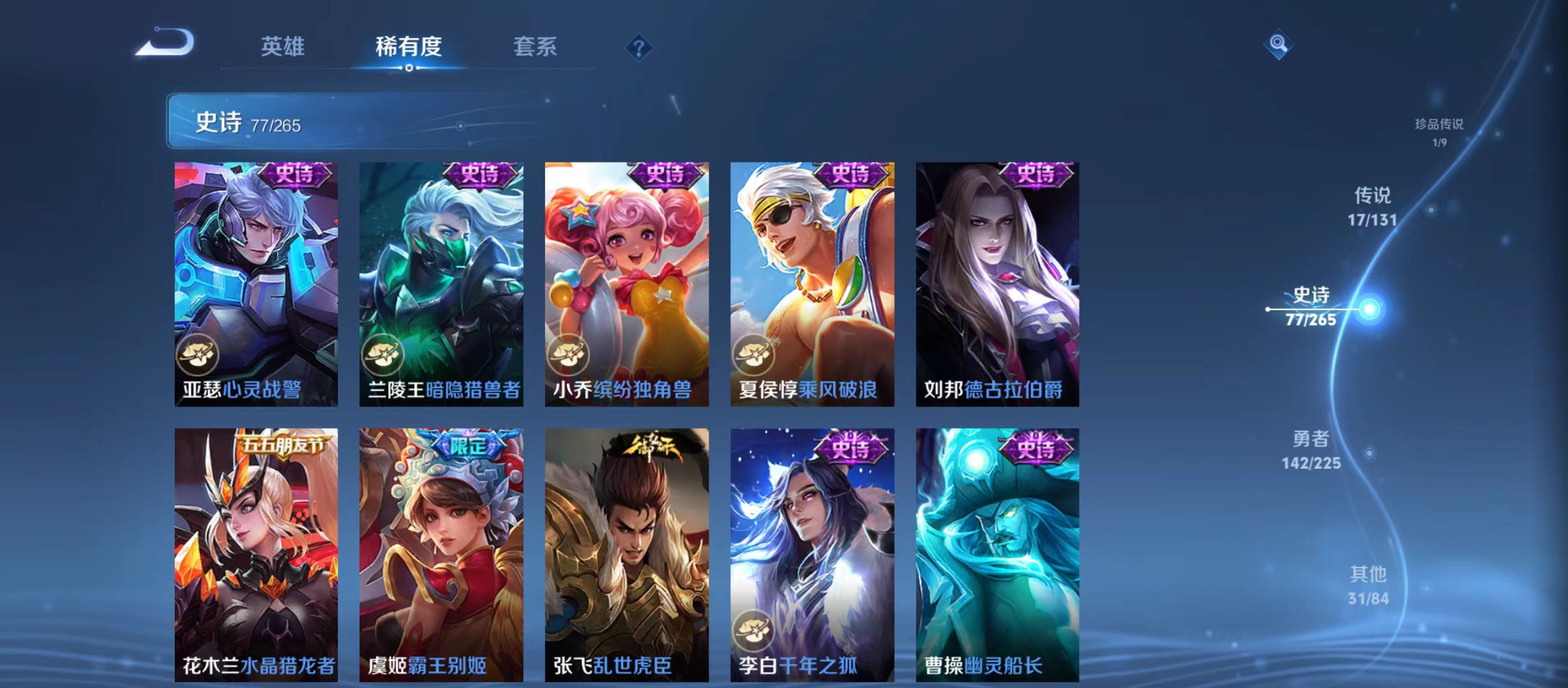Image resolution: width=1568 pixels, height=688 pixels.
Task: Switch to the 英雄 tab
Action: (x=283, y=47)
